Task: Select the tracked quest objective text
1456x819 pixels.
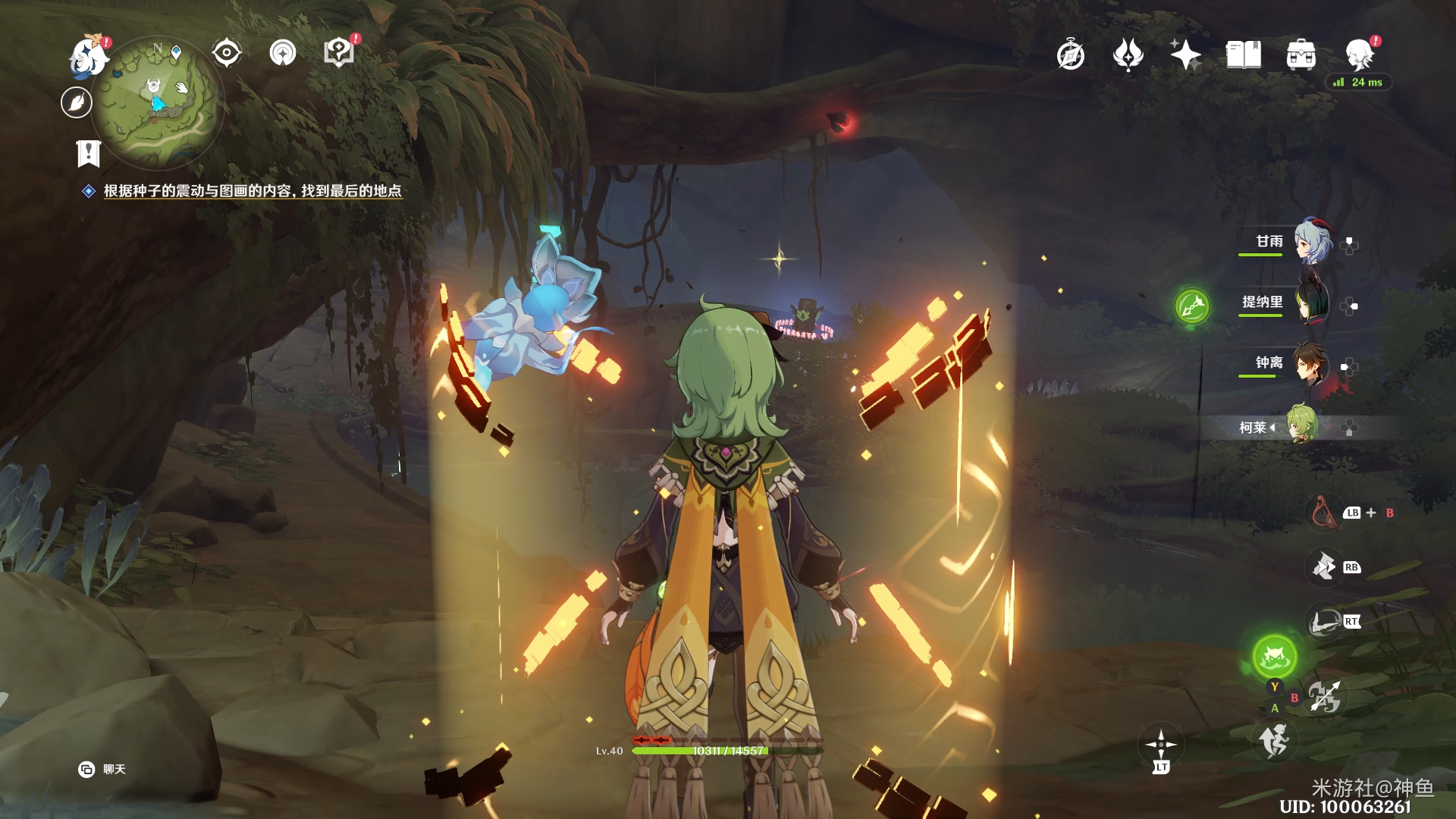Action: pyautogui.click(x=252, y=191)
